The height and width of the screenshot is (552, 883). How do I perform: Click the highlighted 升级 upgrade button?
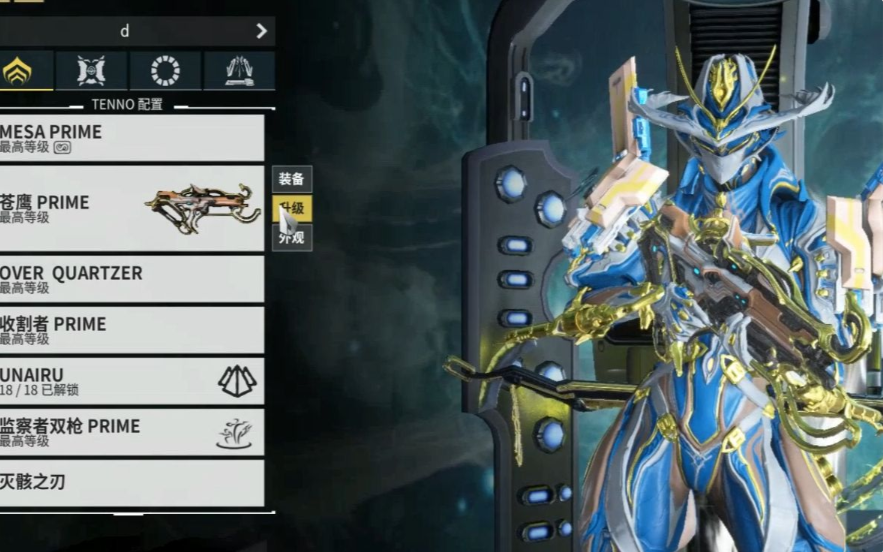(293, 209)
